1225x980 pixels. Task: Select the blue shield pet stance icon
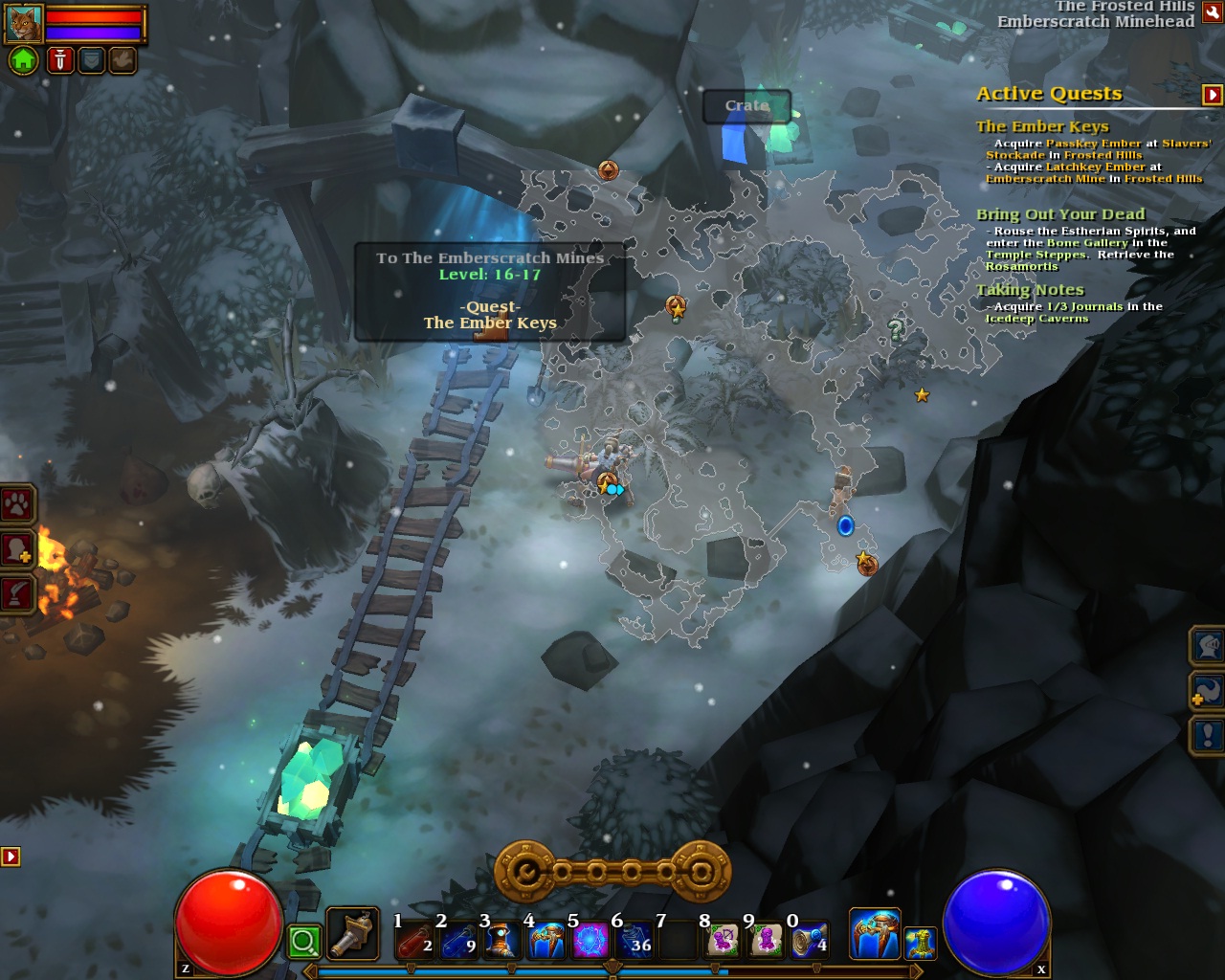(x=91, y=61)
